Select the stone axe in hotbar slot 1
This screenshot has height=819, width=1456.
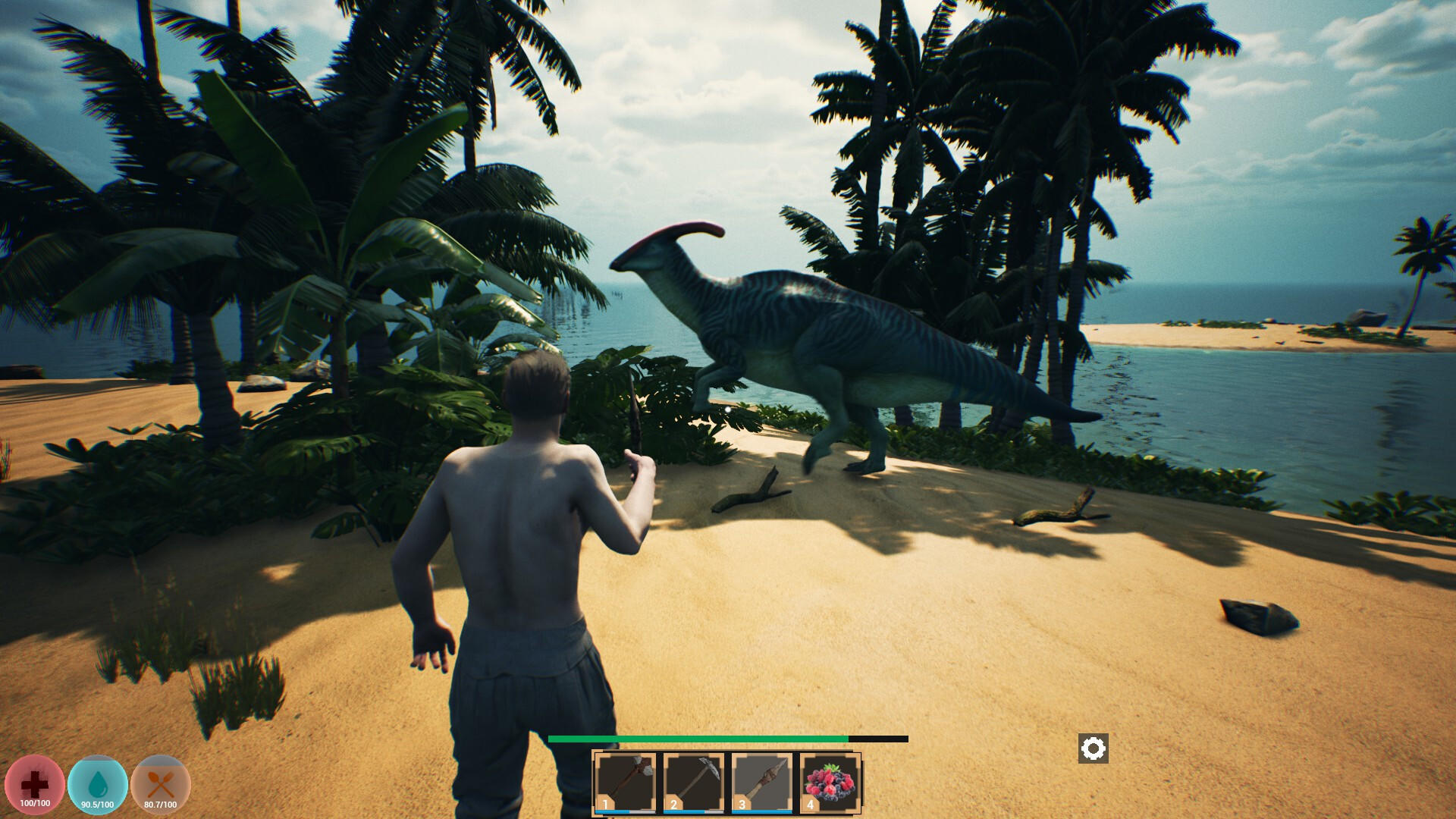[x=626, y=782]
